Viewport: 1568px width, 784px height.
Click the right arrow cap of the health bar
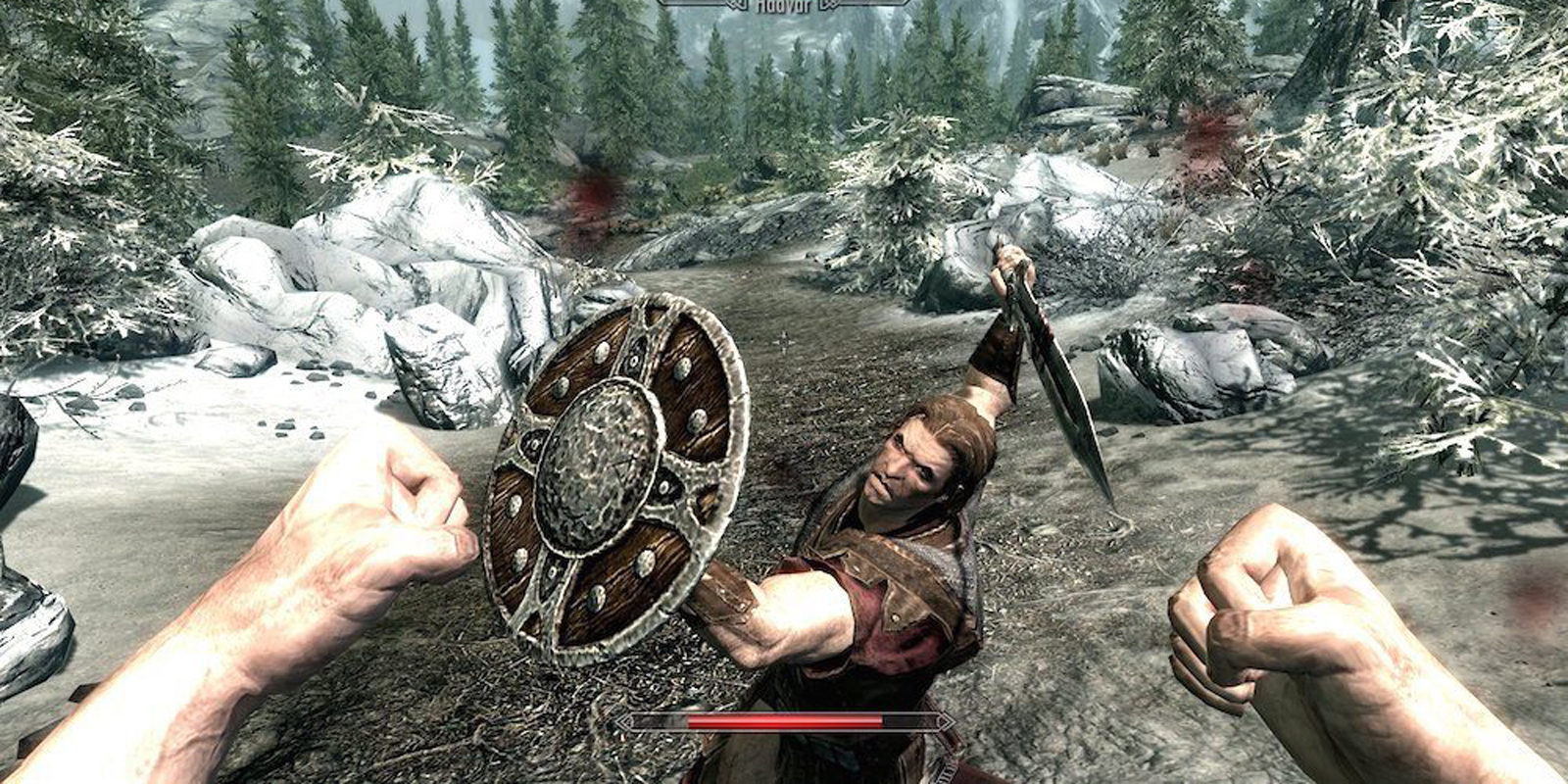point(943,722)
